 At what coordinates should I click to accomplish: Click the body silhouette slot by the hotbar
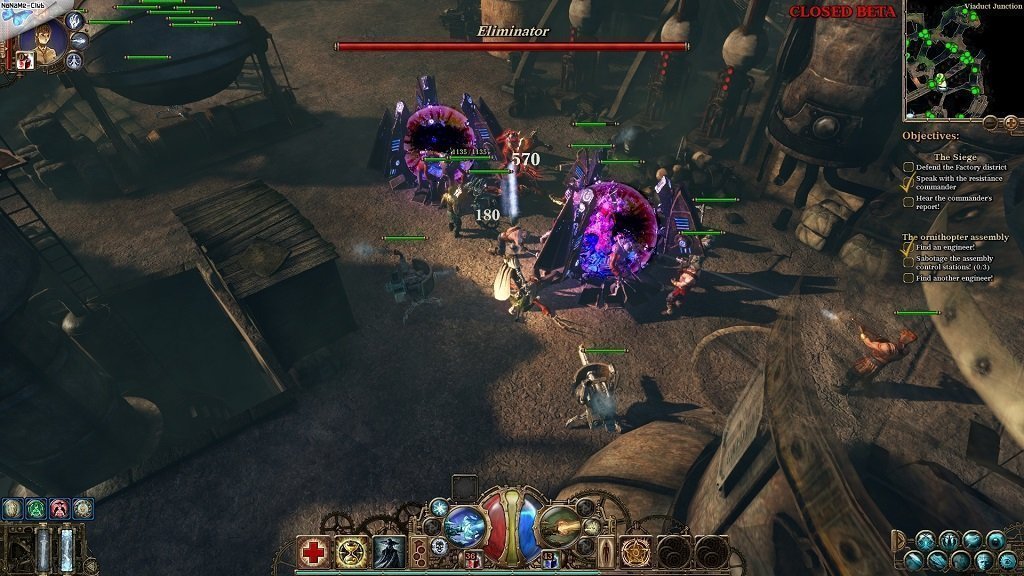[607, 552]
